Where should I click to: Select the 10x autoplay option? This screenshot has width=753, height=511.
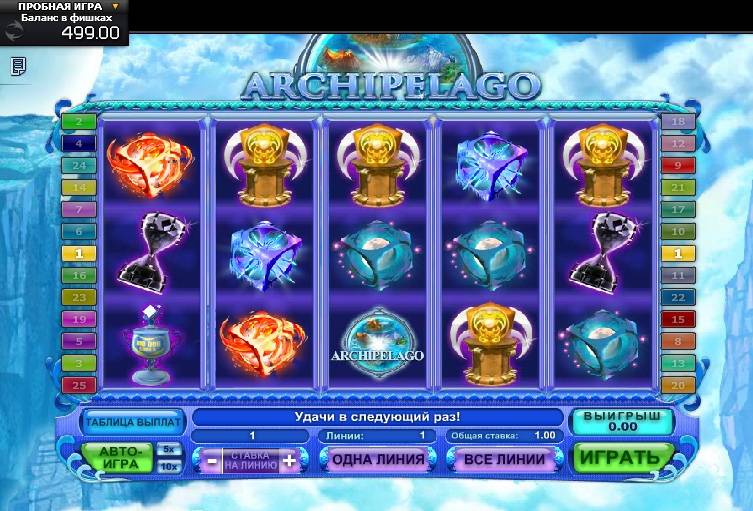(x=169, y=467)
